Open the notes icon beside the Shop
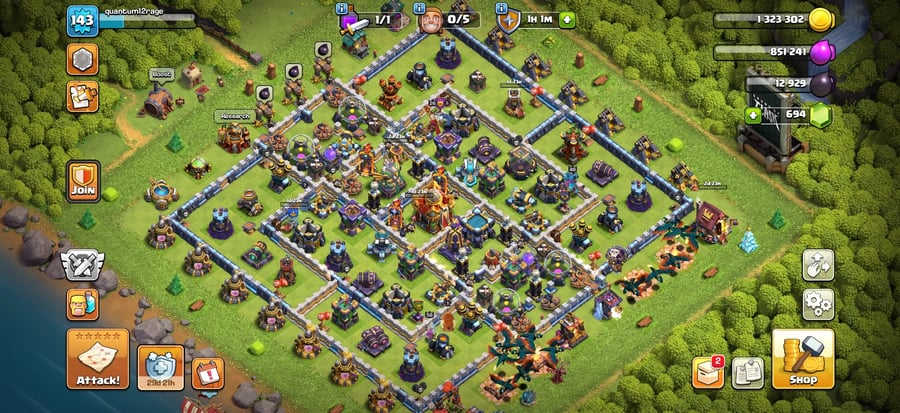Viewport: 900px width, 413px height. pos(748,372)
